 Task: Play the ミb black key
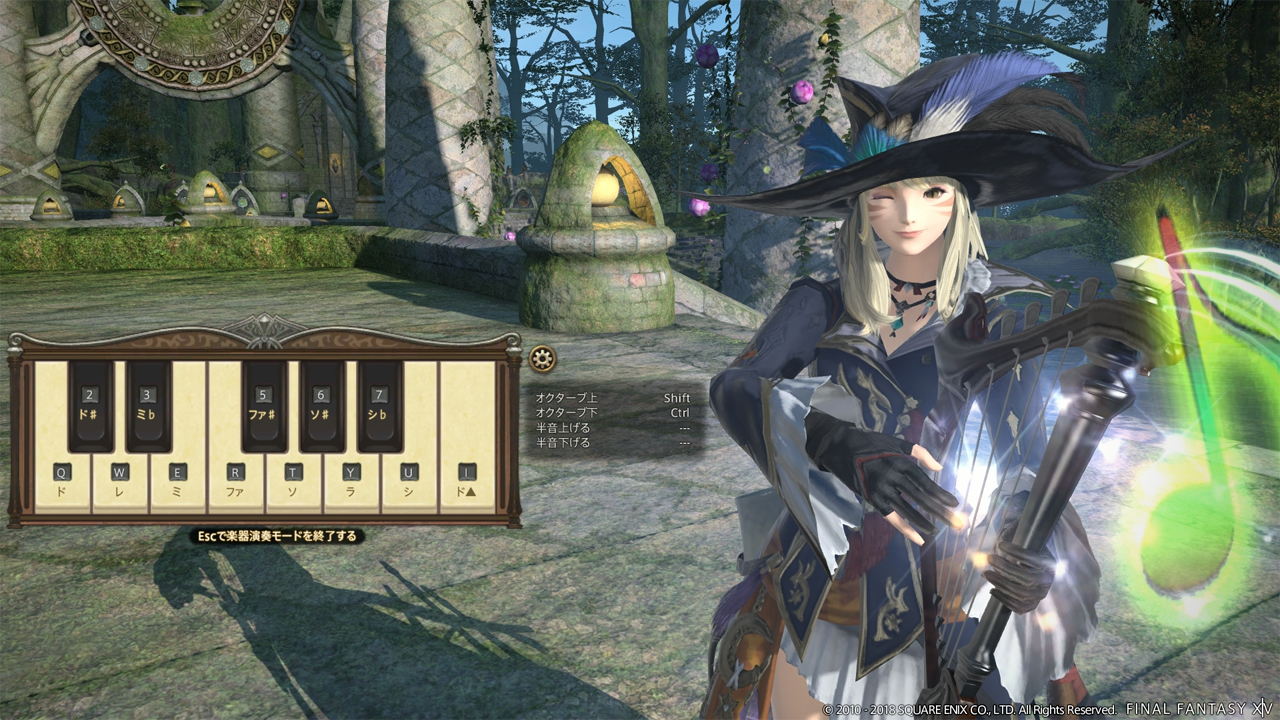149,405
